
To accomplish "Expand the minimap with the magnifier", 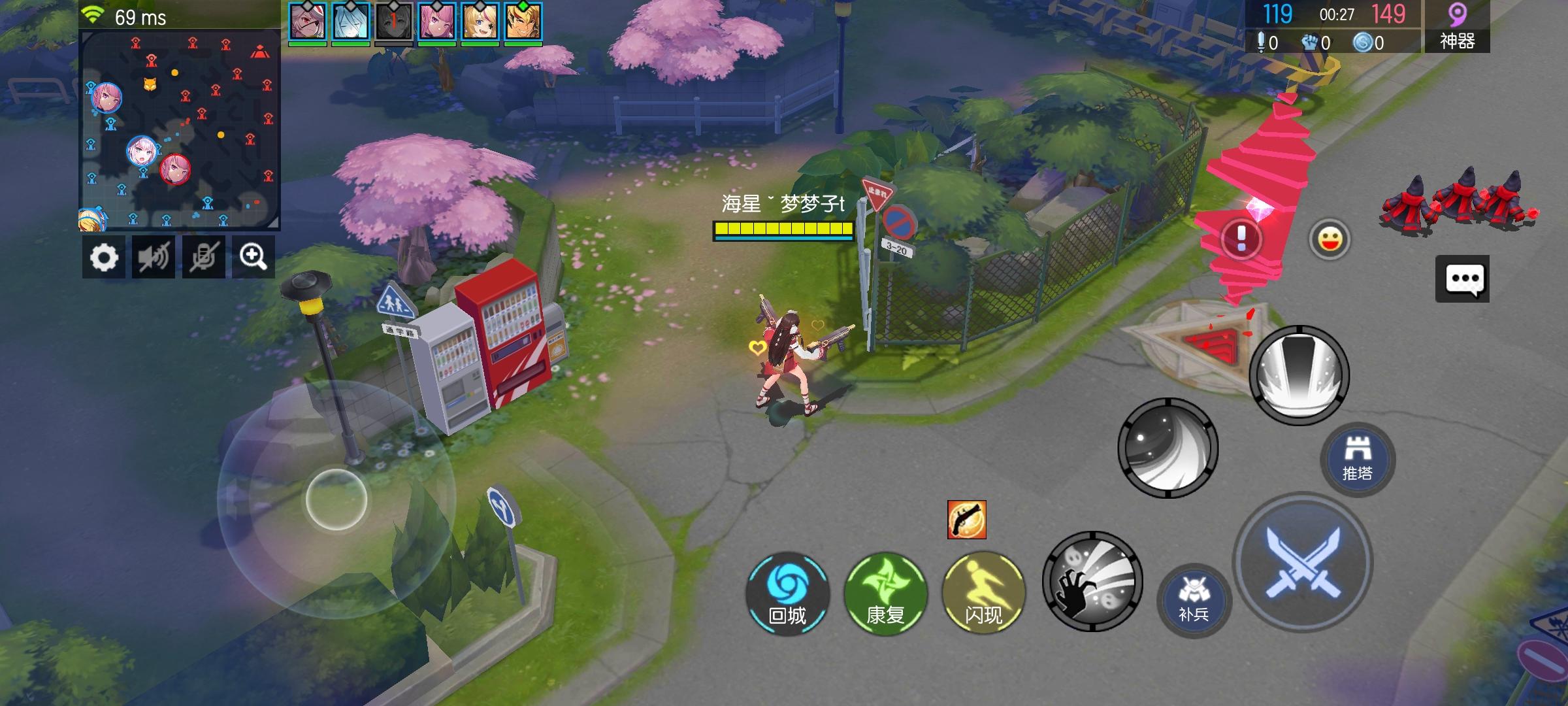I will [x=253, y=256].
